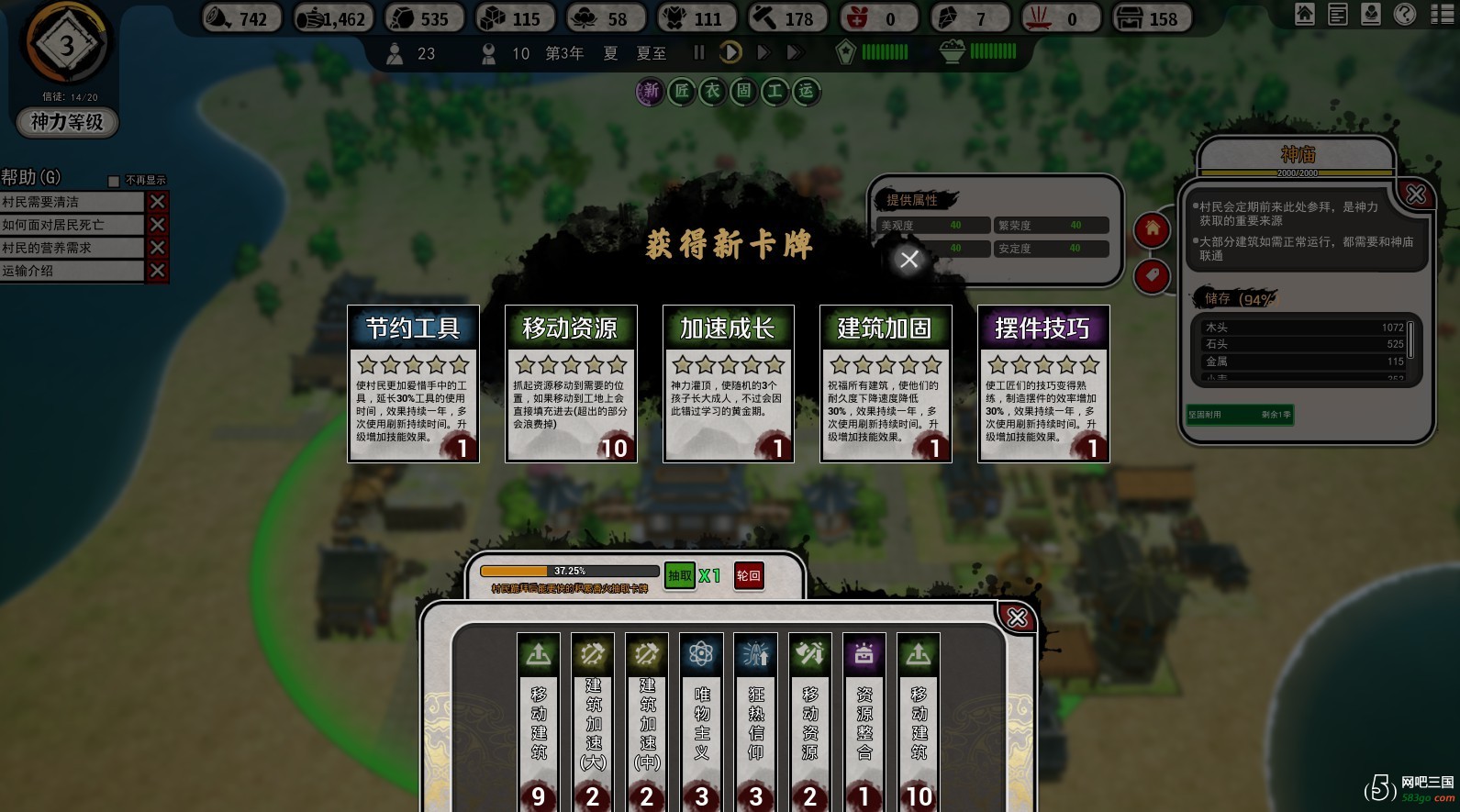Pick the 加速成长 card

[729, 384]
